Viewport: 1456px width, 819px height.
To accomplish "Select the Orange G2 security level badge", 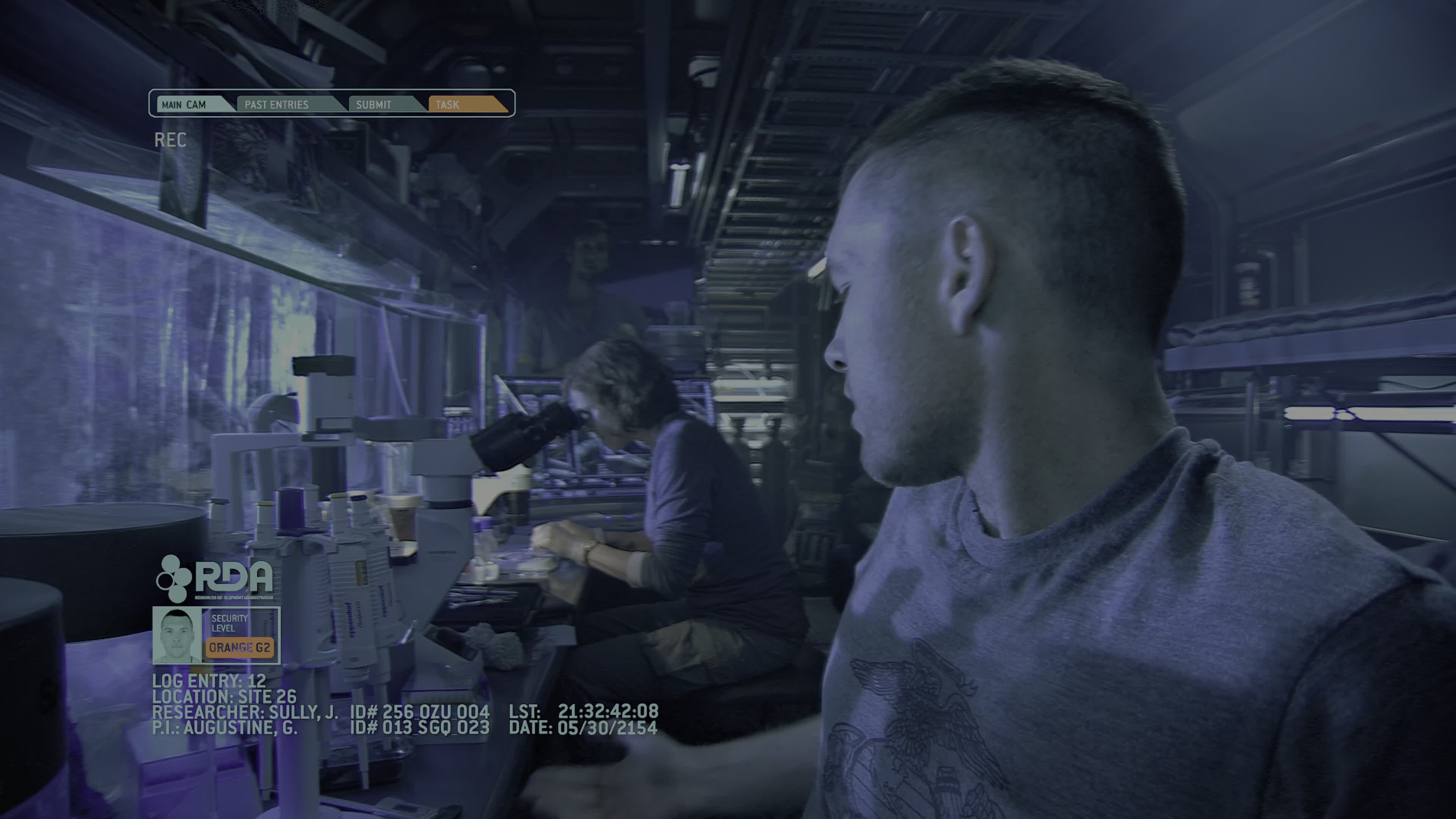I will [240, 648].
